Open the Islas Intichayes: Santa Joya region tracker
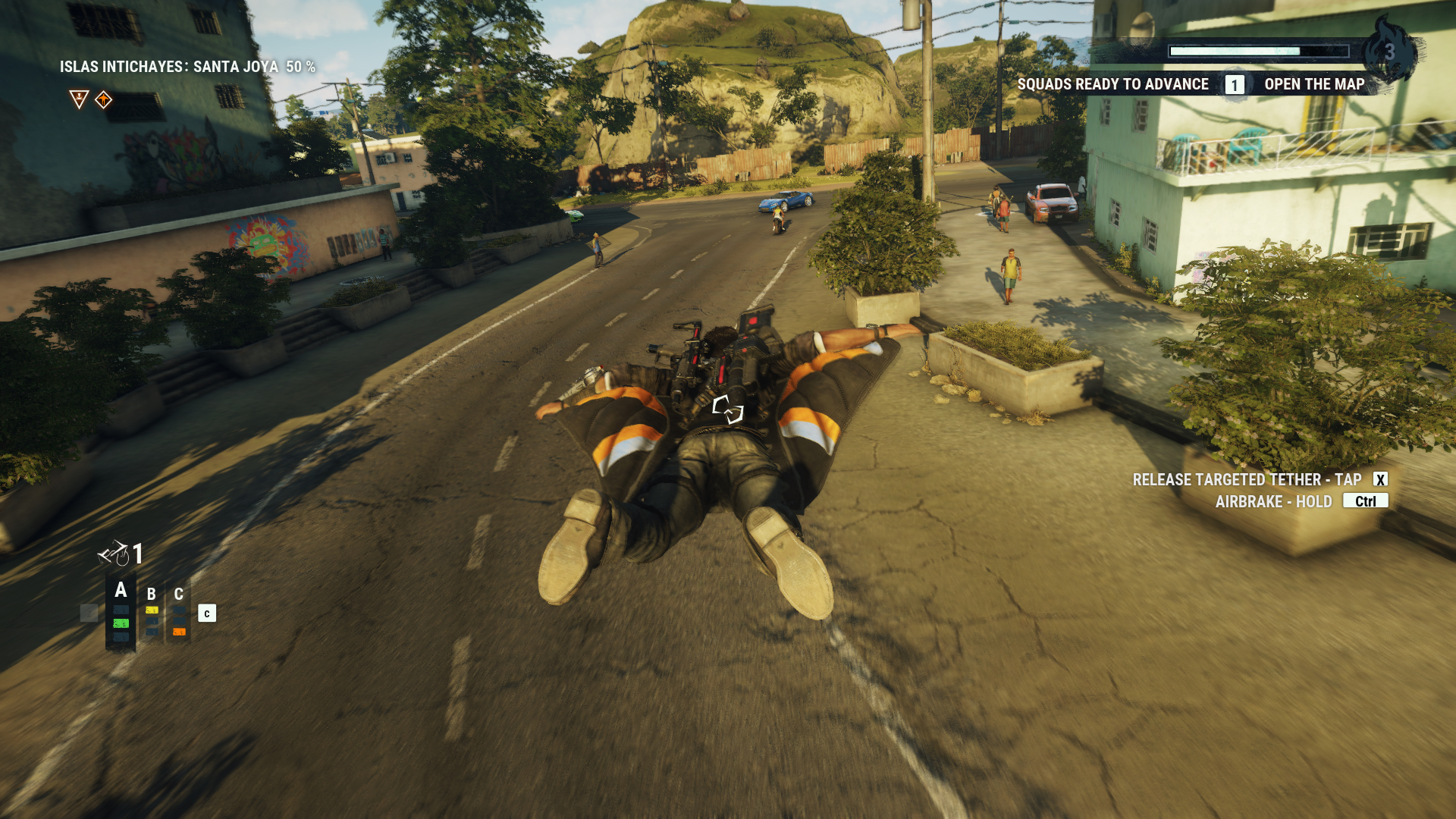This screenshot has width=1456, height=819. [x=187, y=67]
